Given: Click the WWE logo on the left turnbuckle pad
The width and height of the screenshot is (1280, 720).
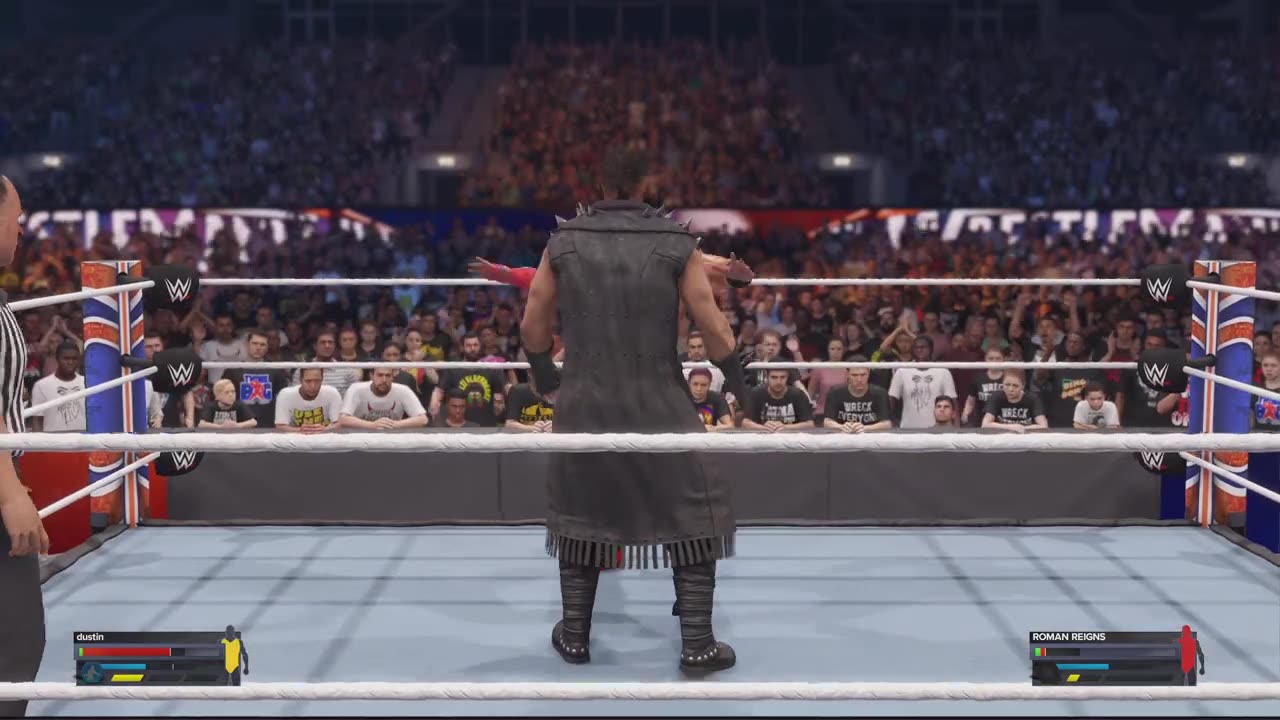Looking at the screenshot, I should [178, 288].
